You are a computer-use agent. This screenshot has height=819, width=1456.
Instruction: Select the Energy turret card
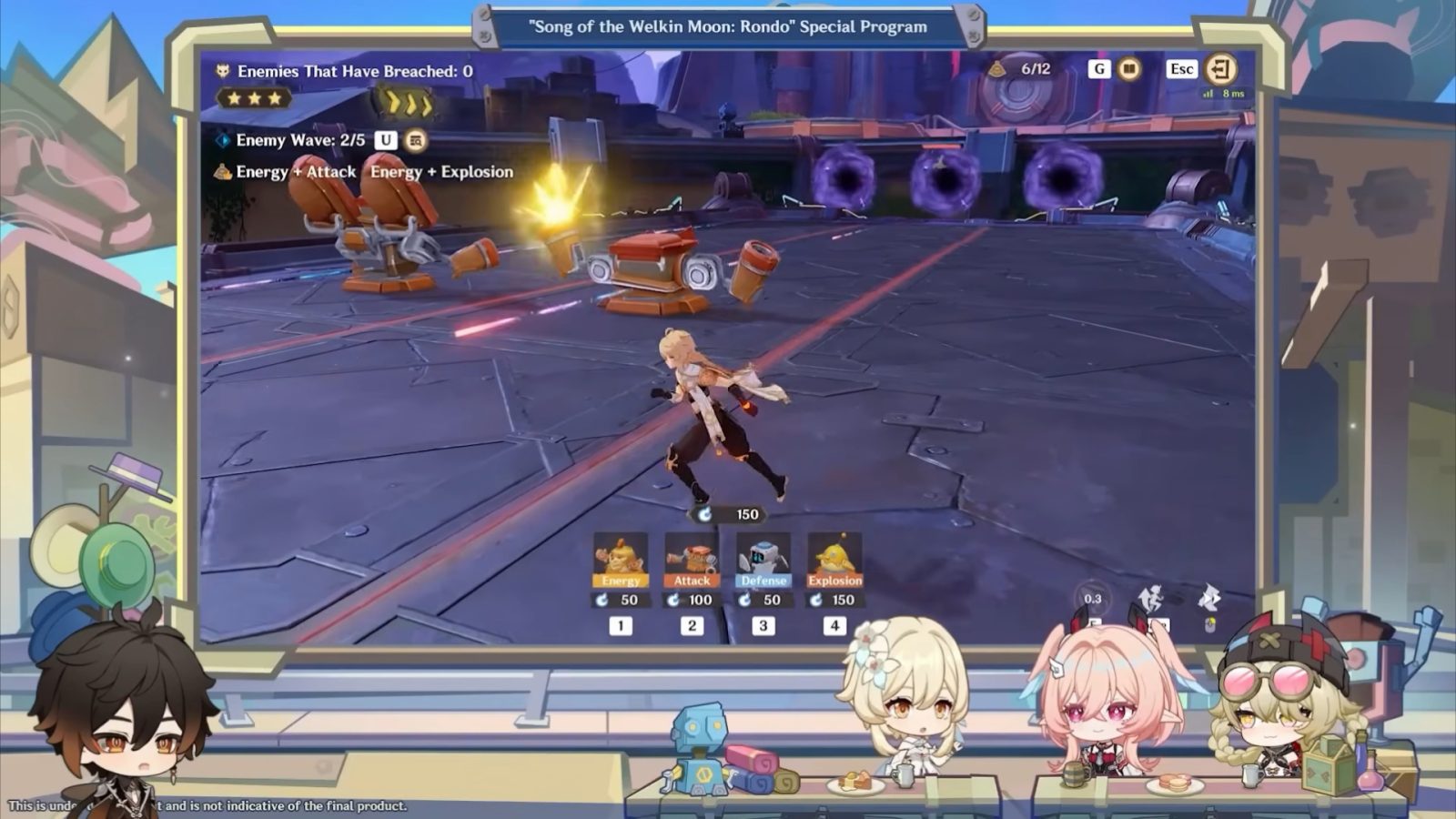621,558
